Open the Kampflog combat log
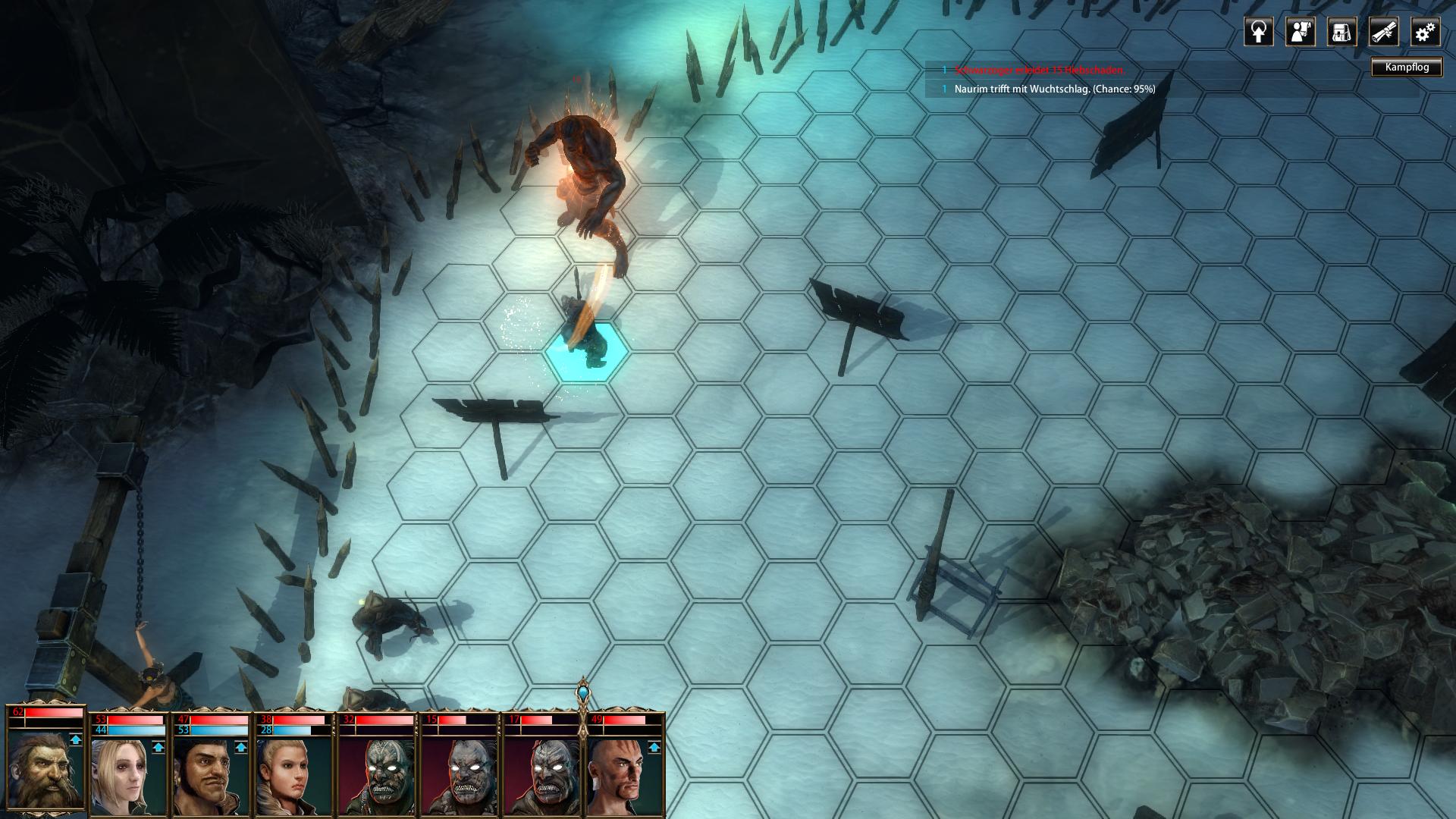The width and height of the screenshot is (1456, 819). pyautogui.click(x=1407, y=67)
